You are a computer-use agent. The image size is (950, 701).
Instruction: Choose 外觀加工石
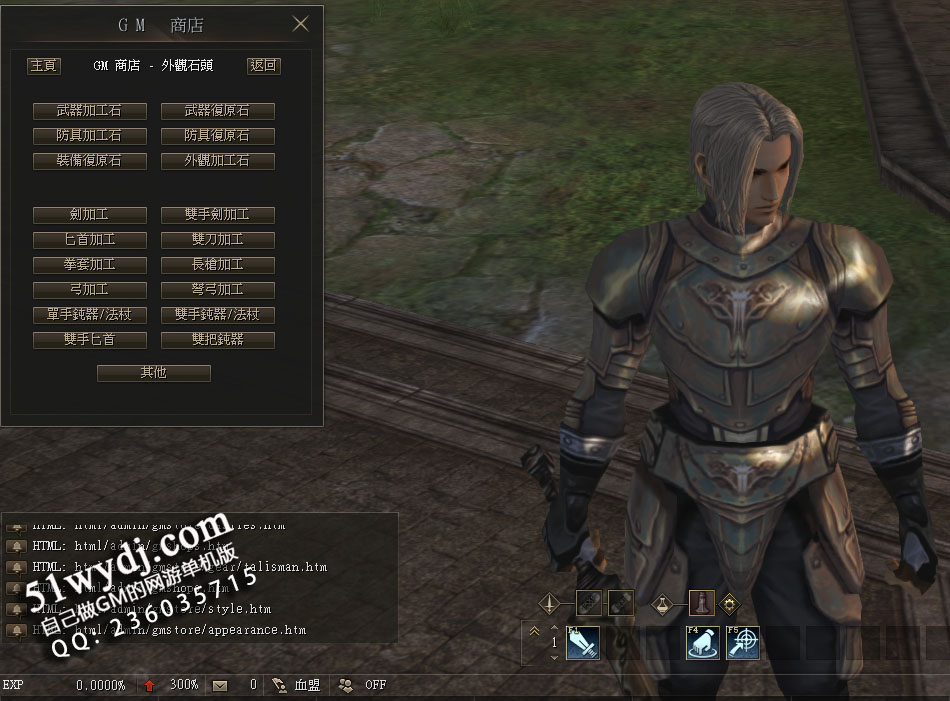pos(217,160)
